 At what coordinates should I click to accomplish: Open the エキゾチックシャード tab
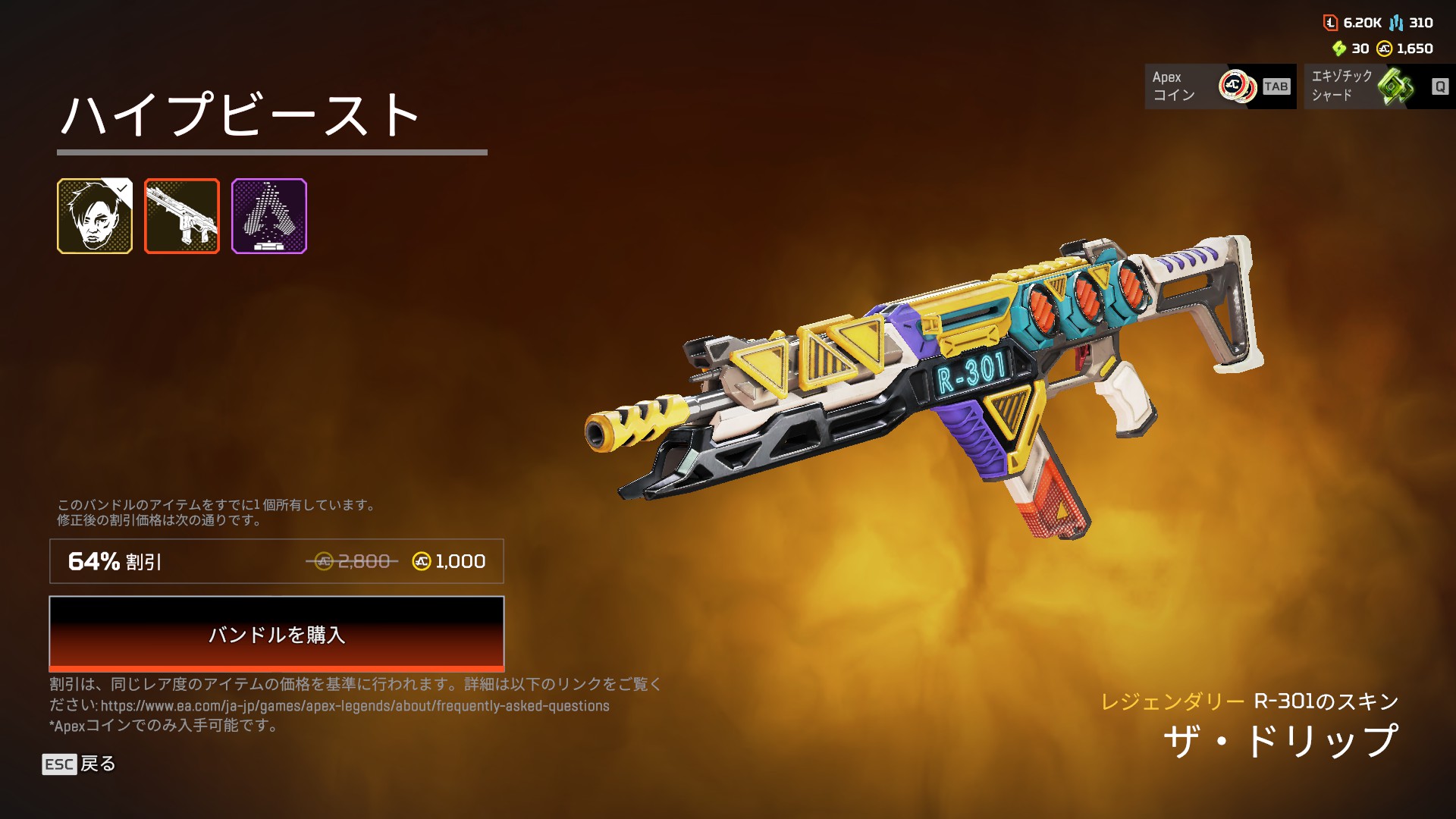[1379, 86]
